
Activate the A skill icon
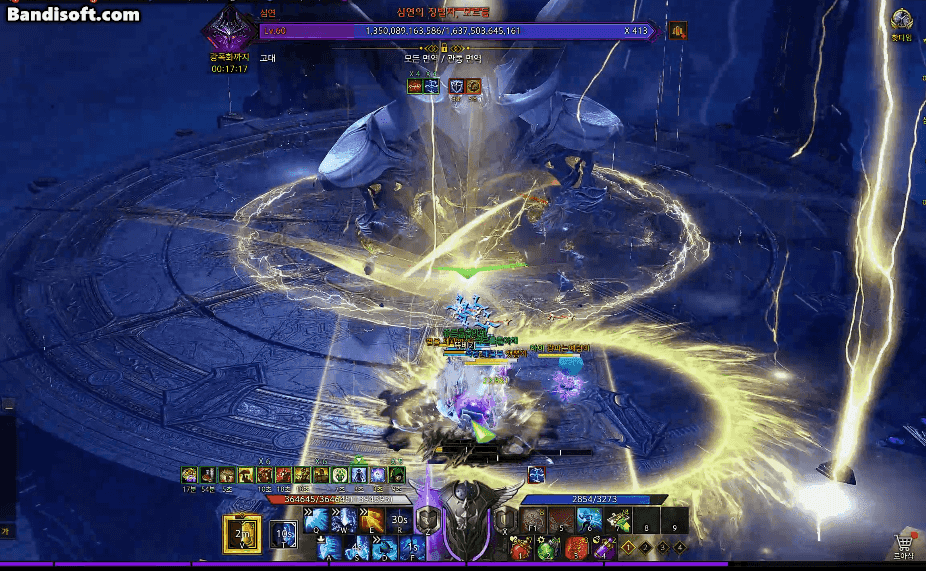coord(330,548)
